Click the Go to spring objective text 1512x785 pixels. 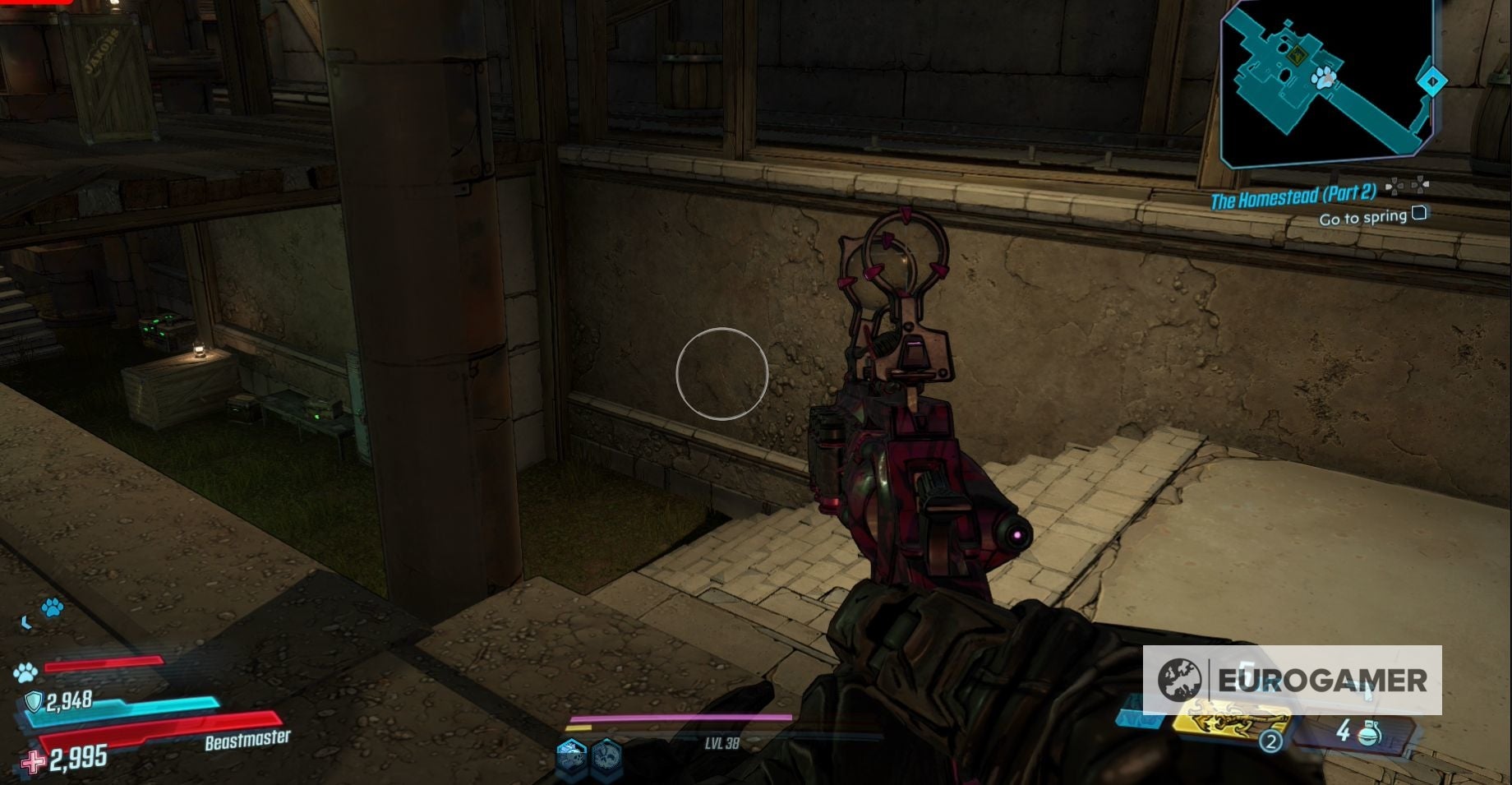[1364, 217]
